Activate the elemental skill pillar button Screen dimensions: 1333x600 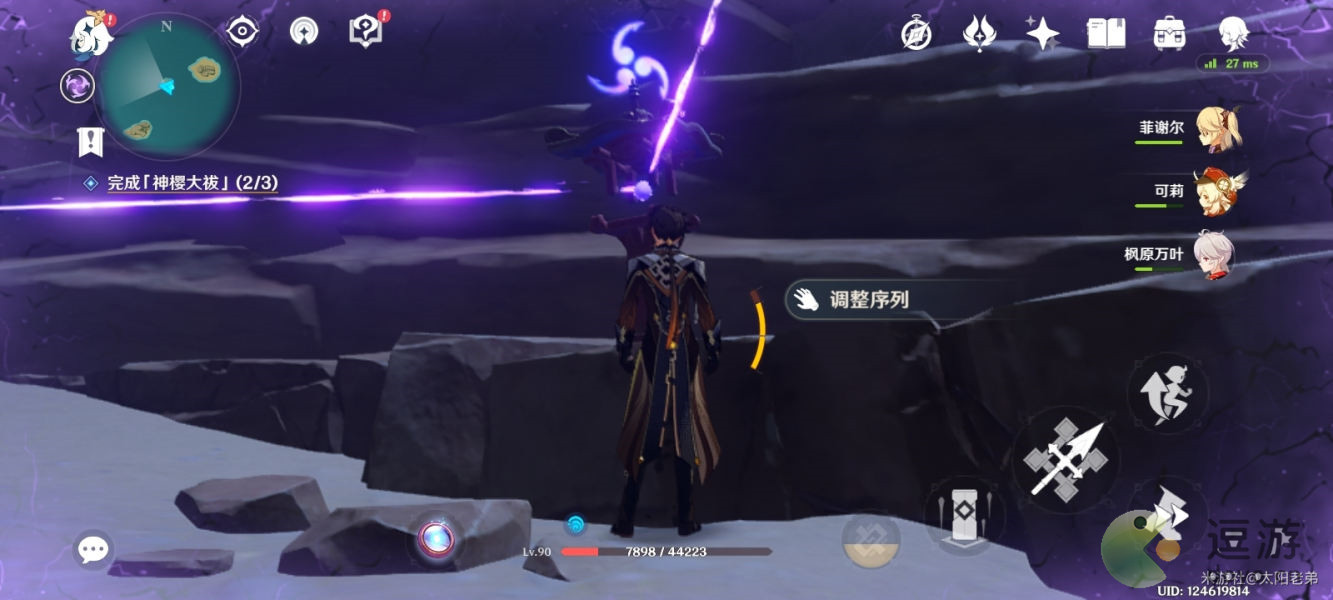[x=965, y=516]
